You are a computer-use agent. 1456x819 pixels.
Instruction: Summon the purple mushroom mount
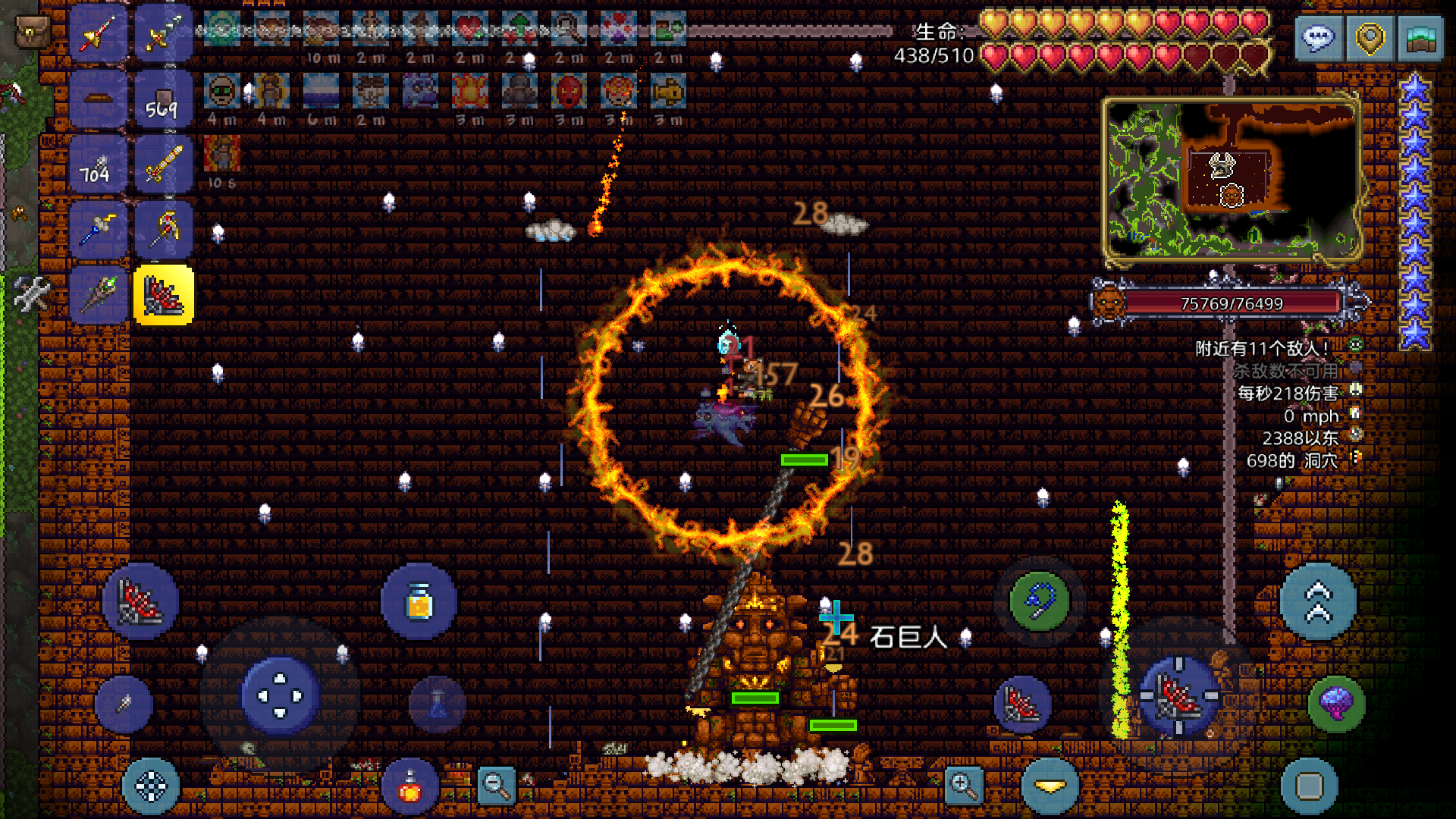point(1336,703)
